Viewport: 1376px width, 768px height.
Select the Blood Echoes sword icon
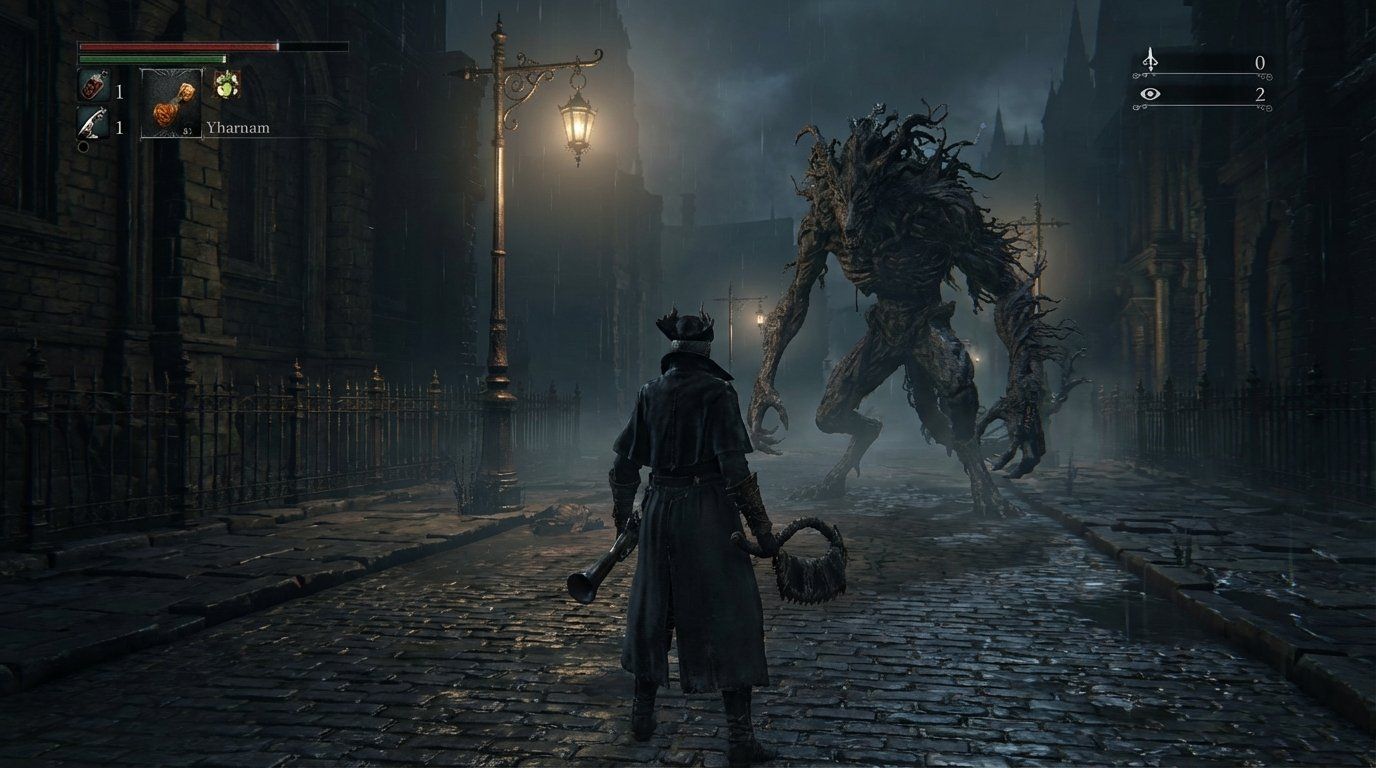1151,58
